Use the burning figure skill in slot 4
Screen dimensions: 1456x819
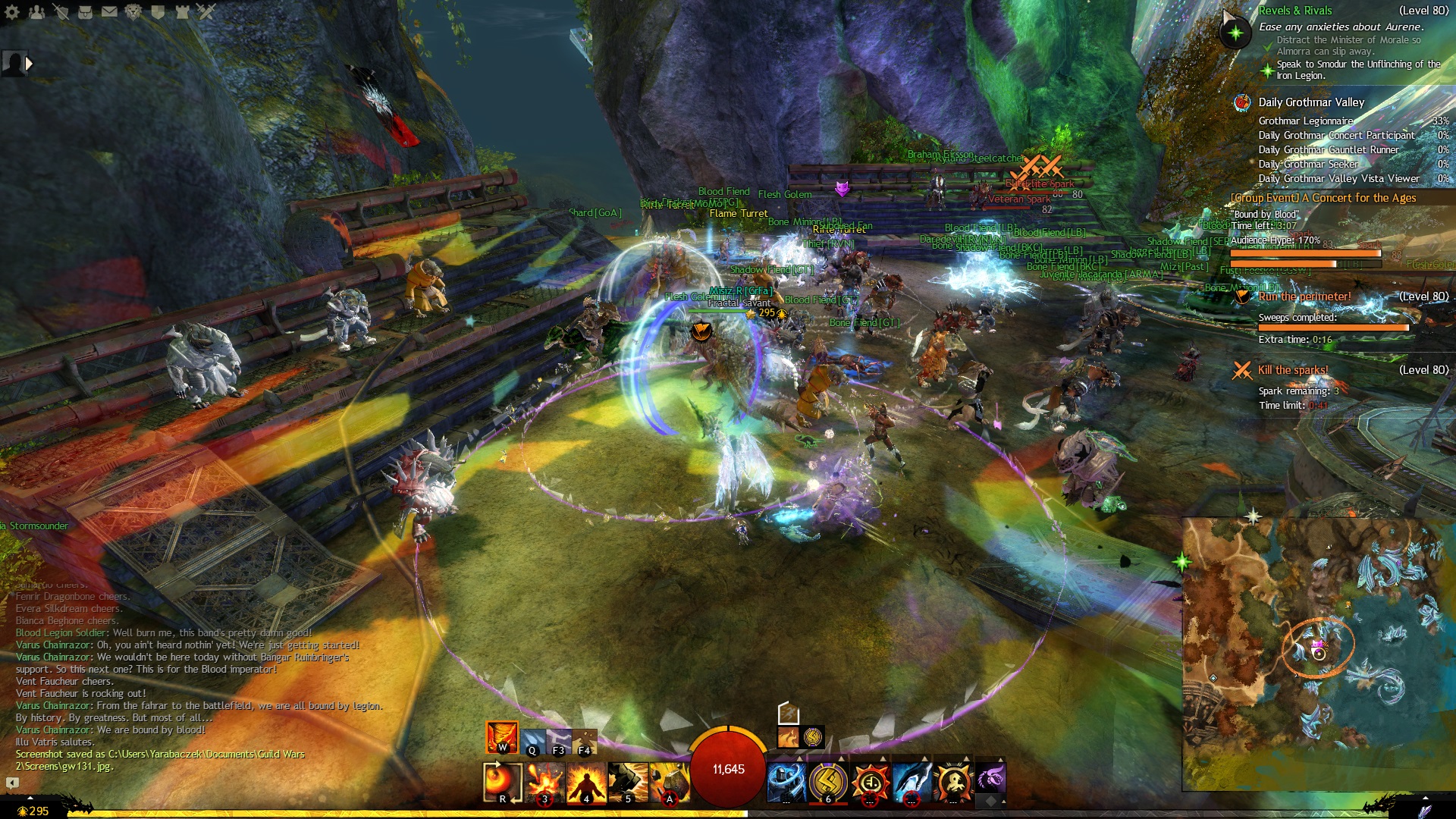[x=586, y=782]
